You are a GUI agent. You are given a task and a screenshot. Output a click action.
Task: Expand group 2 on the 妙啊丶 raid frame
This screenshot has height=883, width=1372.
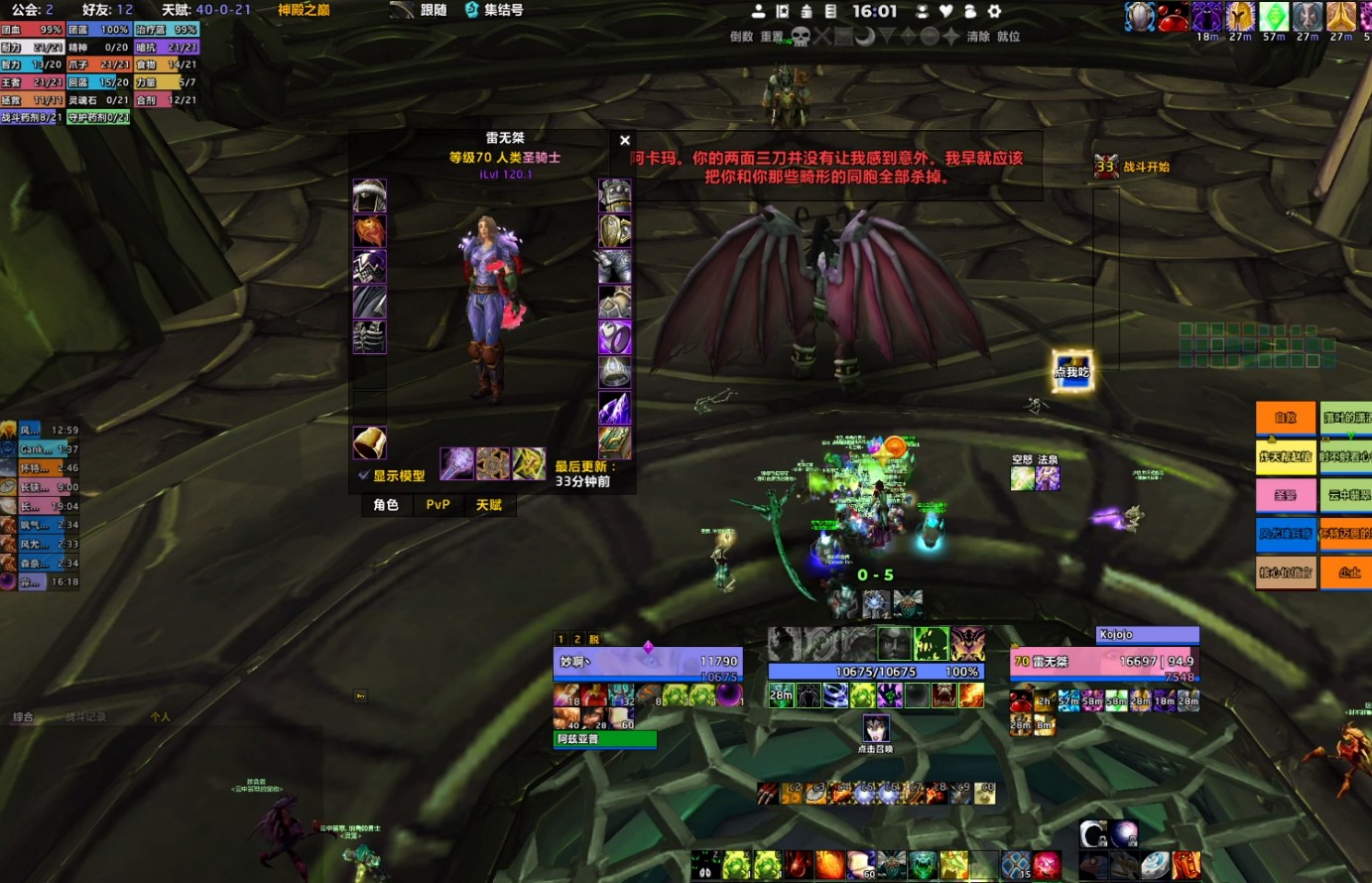coord(577,638)
